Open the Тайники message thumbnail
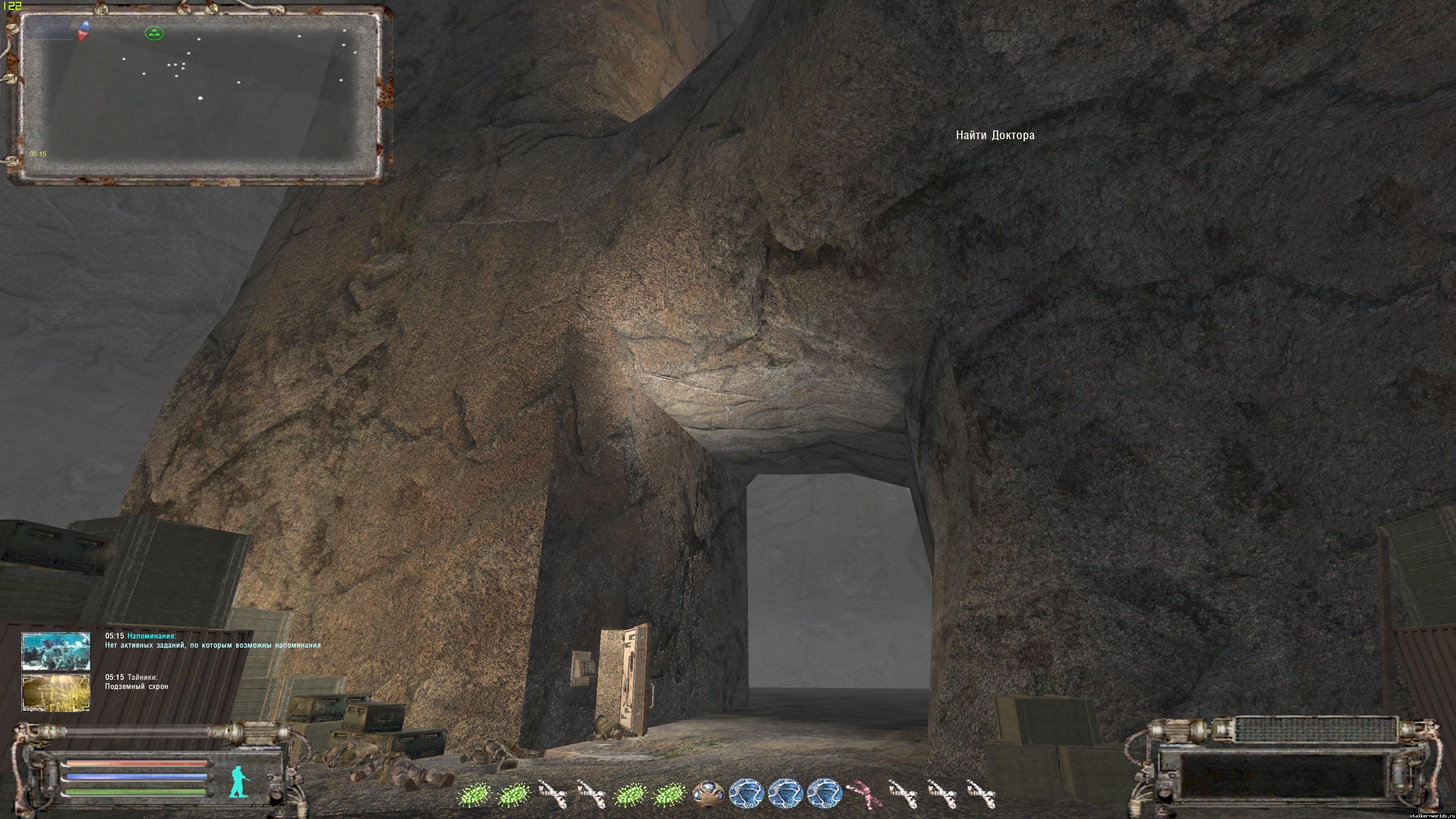 pos(56,692)
